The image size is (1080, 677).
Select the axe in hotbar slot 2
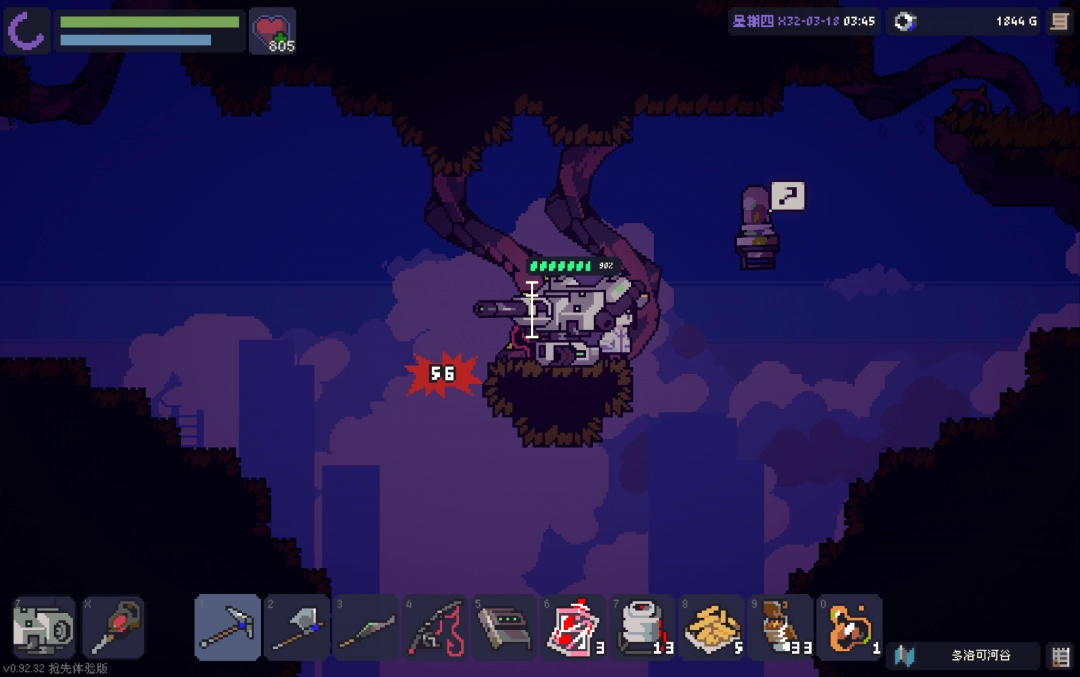click(x=297, y=627)
